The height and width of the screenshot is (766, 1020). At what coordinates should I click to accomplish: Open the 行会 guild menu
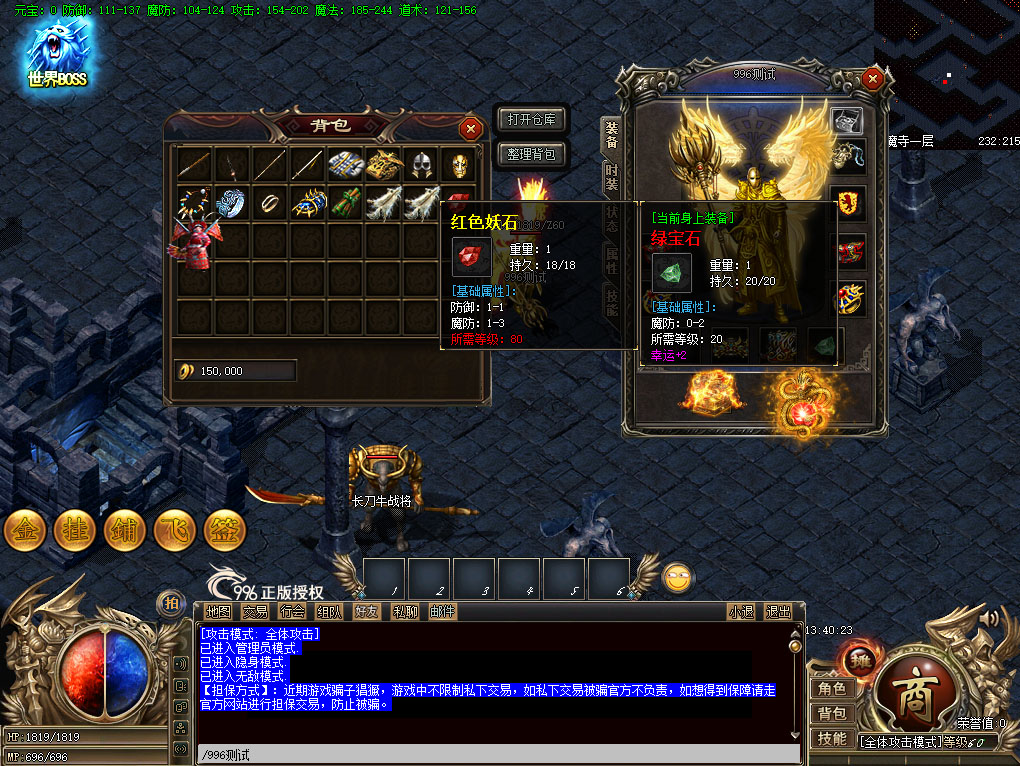[292, 612]
